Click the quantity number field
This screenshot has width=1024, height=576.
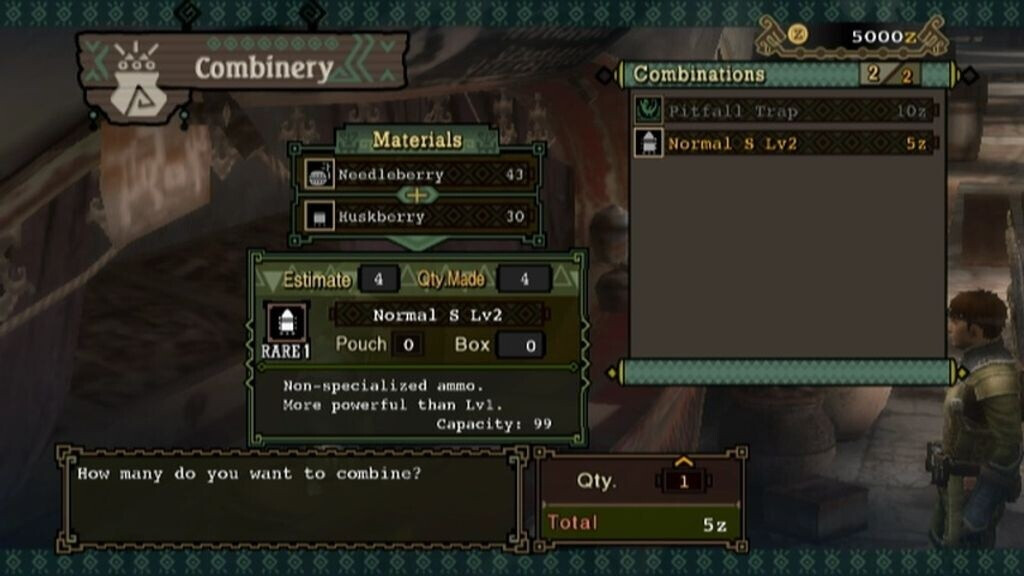coord(685,481)
